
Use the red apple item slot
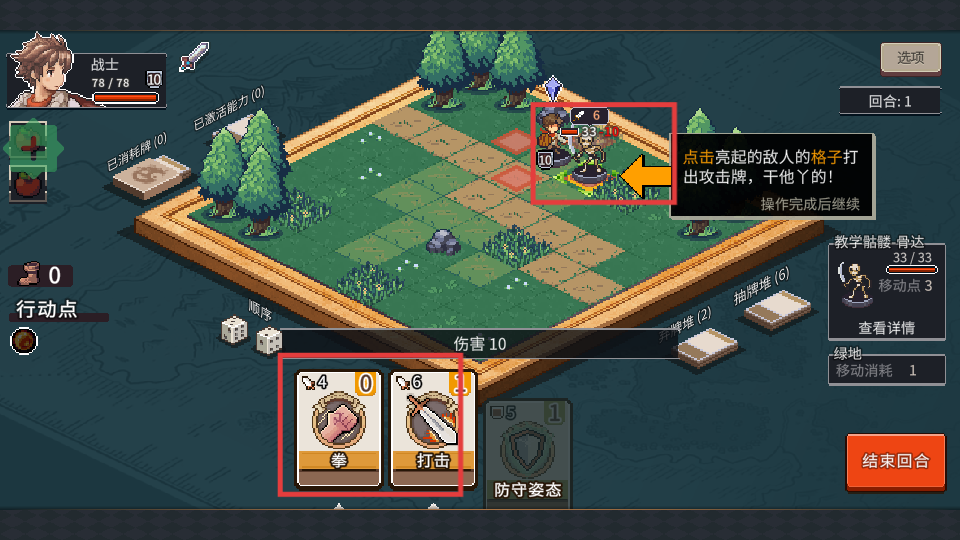(x=28, y=185)
